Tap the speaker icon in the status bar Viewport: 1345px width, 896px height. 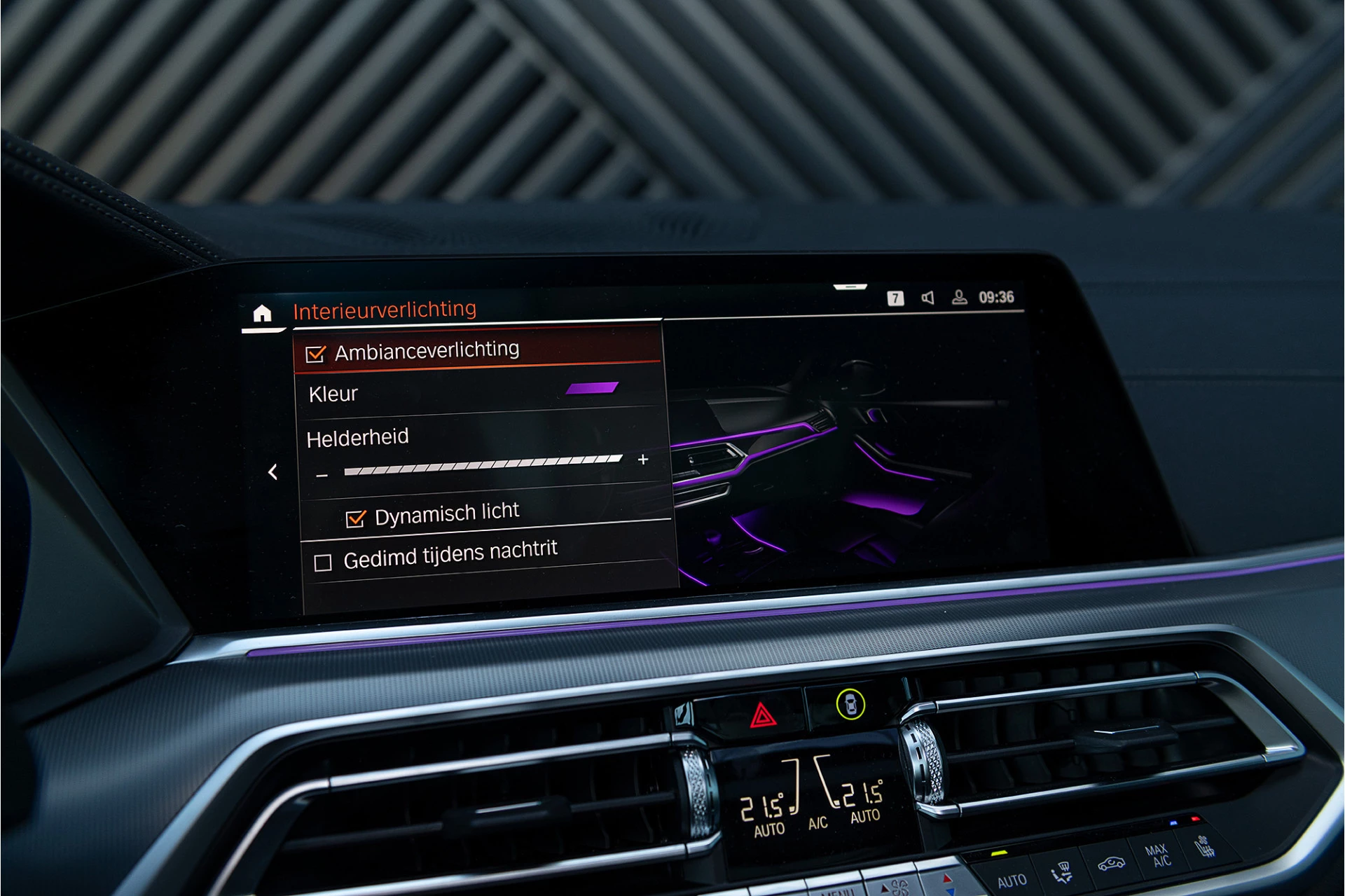click(x=928, y=298)
